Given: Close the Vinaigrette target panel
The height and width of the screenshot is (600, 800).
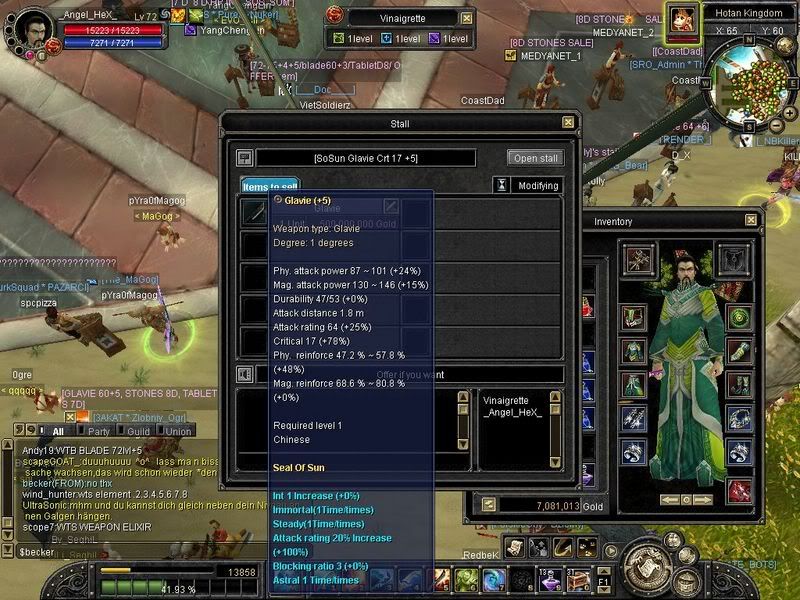Looking at the screenshot, I should point(467,18).
